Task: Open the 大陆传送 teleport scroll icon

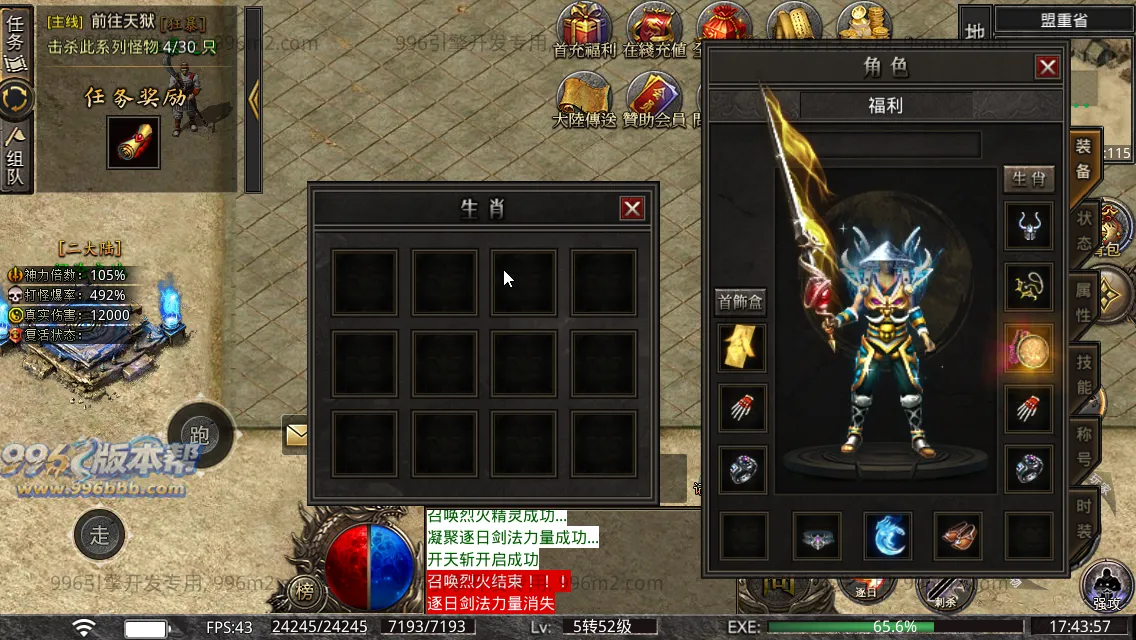Action: click(x=584, y=97)
